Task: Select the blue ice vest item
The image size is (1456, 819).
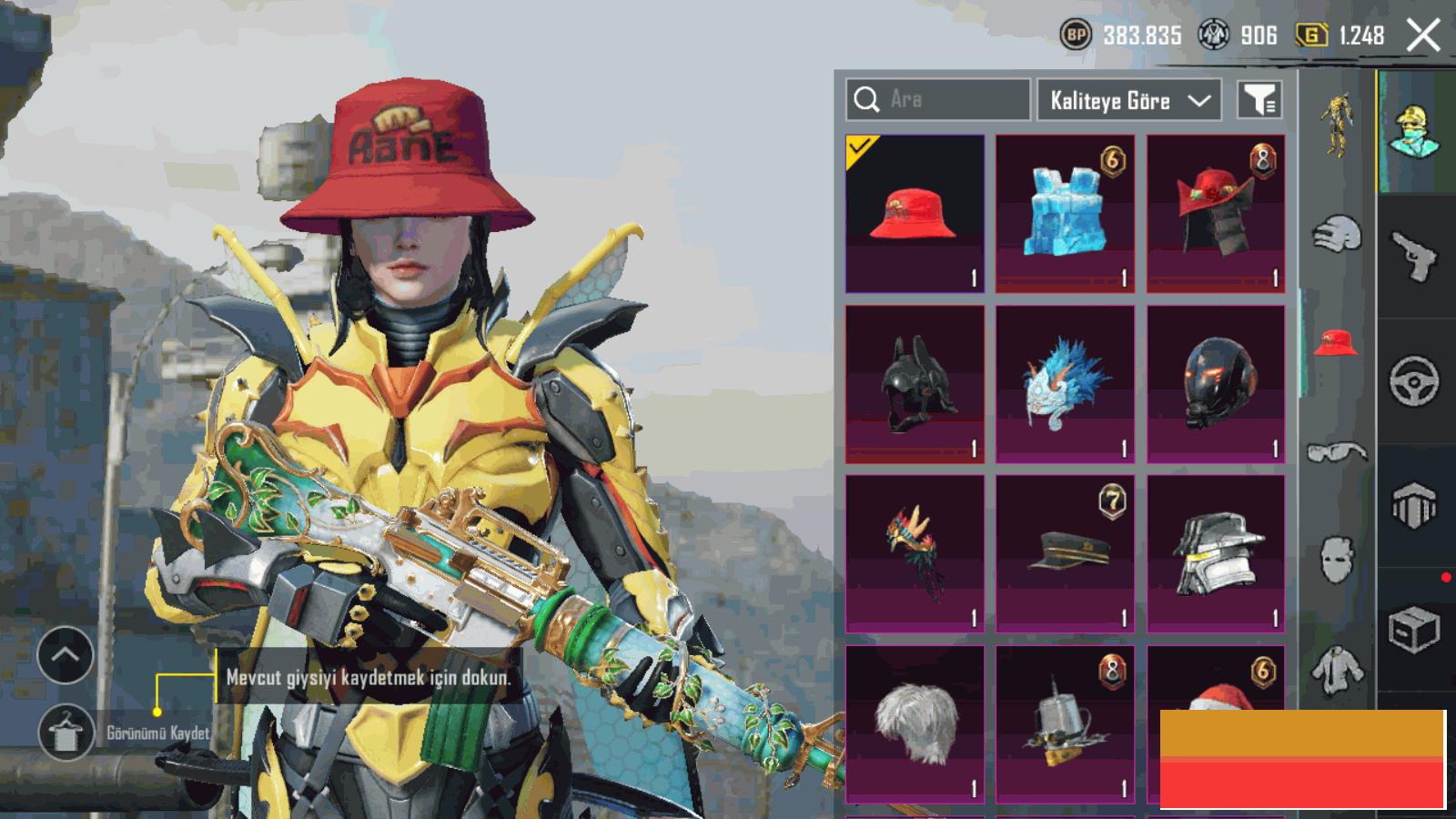Action: (1065, 214)
